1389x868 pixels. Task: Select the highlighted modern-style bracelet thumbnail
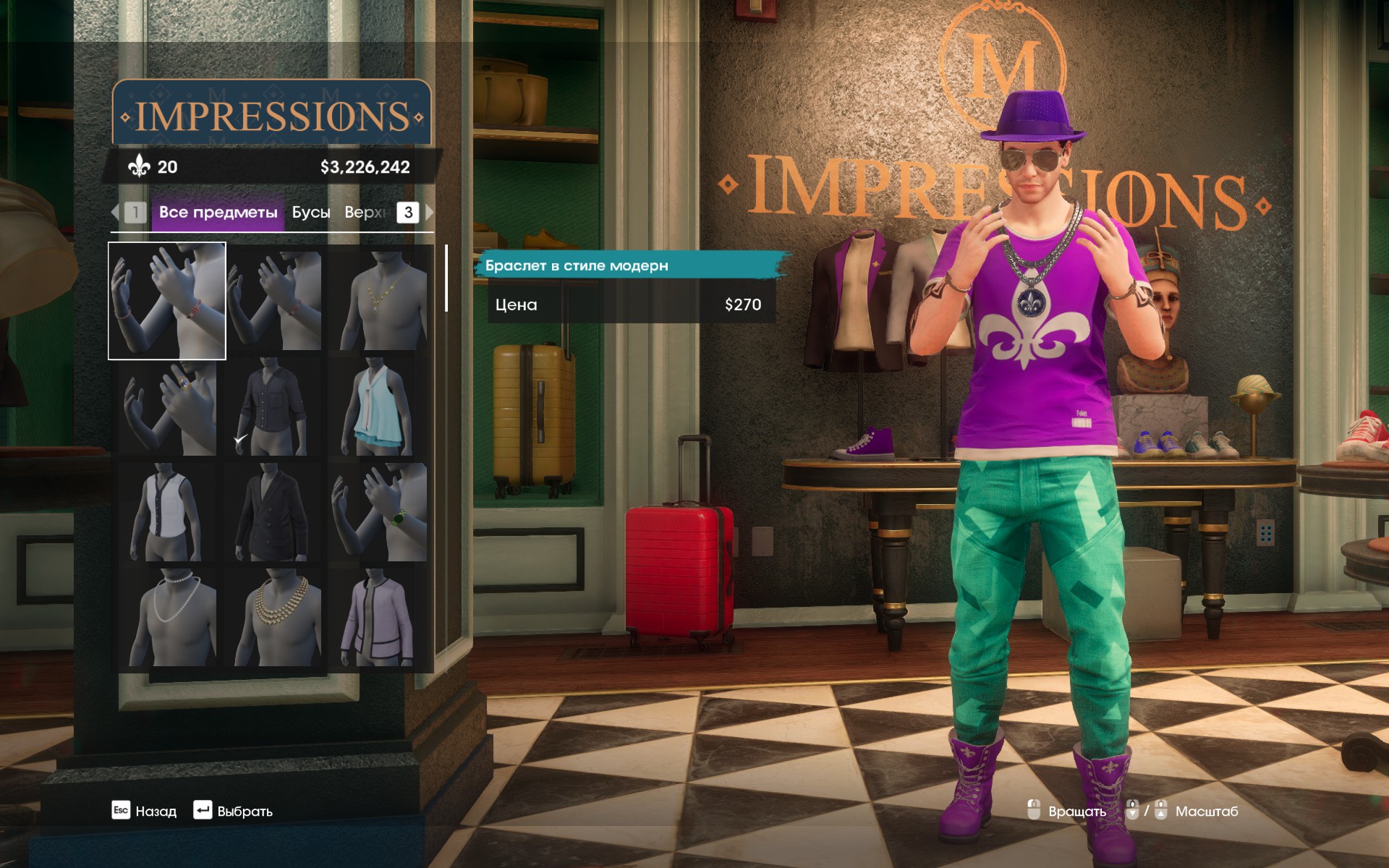tap(167, 301)
